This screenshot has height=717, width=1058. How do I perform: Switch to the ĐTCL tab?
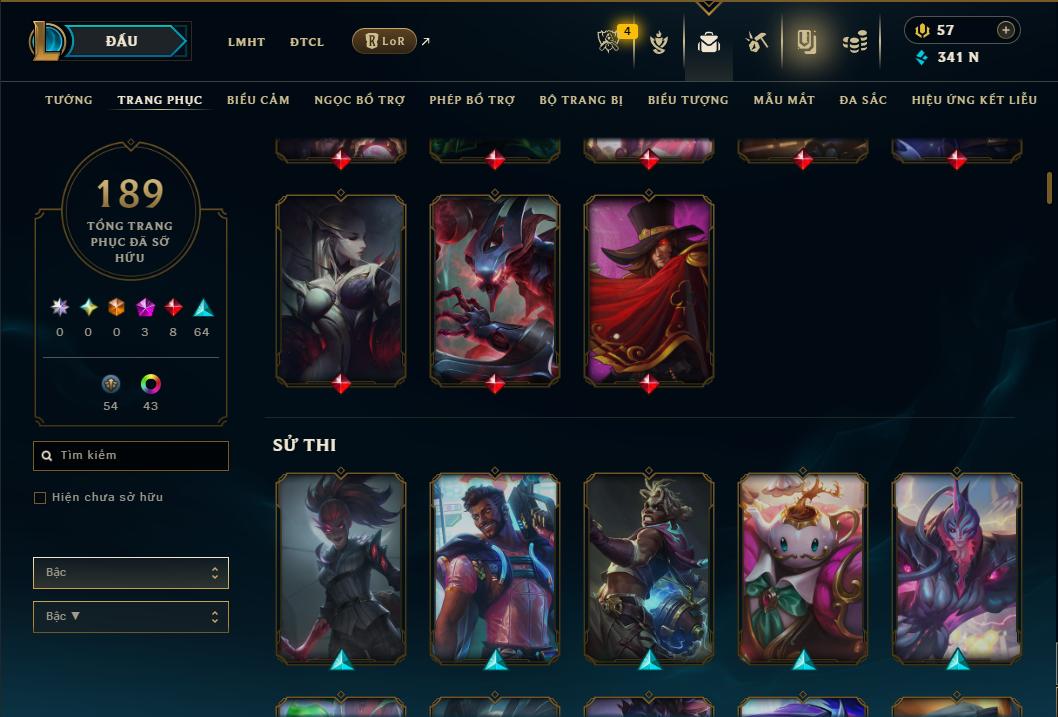tap(307, 42)
